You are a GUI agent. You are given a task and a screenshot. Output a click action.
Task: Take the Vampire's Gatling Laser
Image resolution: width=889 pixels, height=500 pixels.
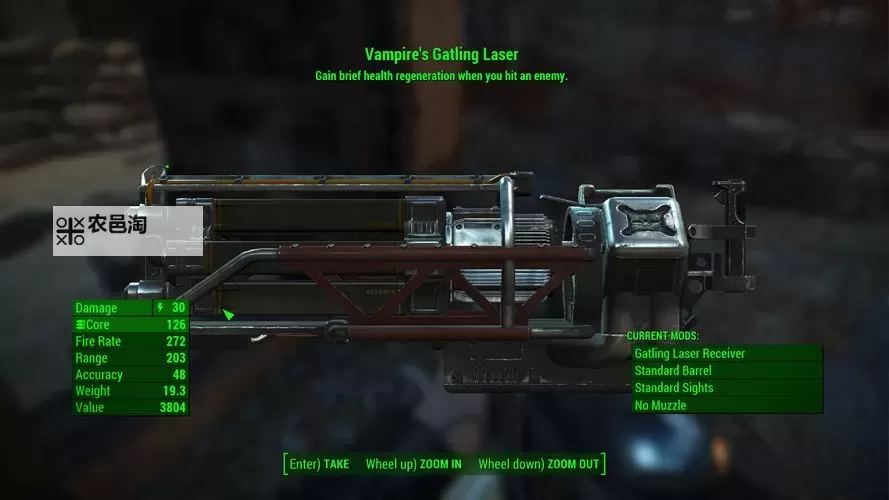click(319, 464)
